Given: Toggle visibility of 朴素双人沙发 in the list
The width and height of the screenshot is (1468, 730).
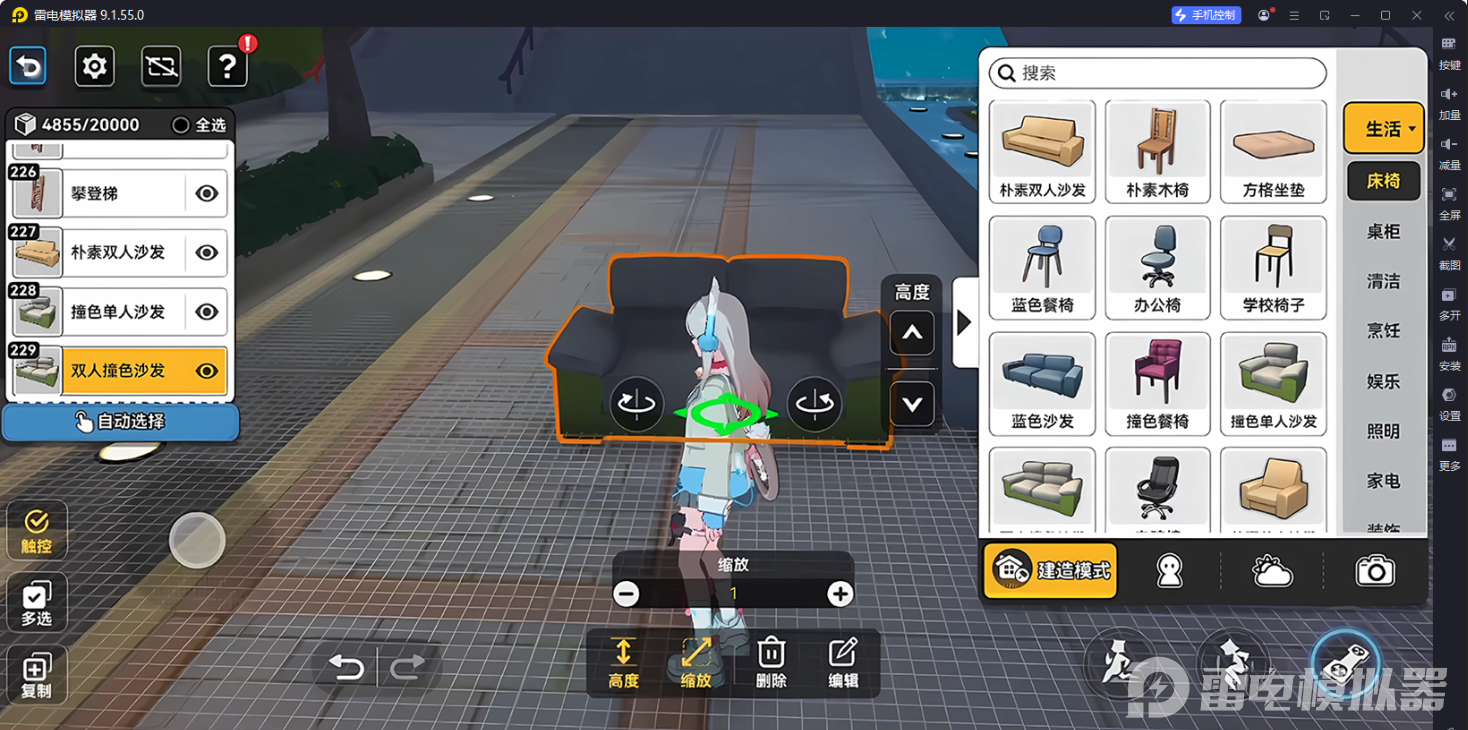Looking at the screenshot, I should [x=206, y=252].
